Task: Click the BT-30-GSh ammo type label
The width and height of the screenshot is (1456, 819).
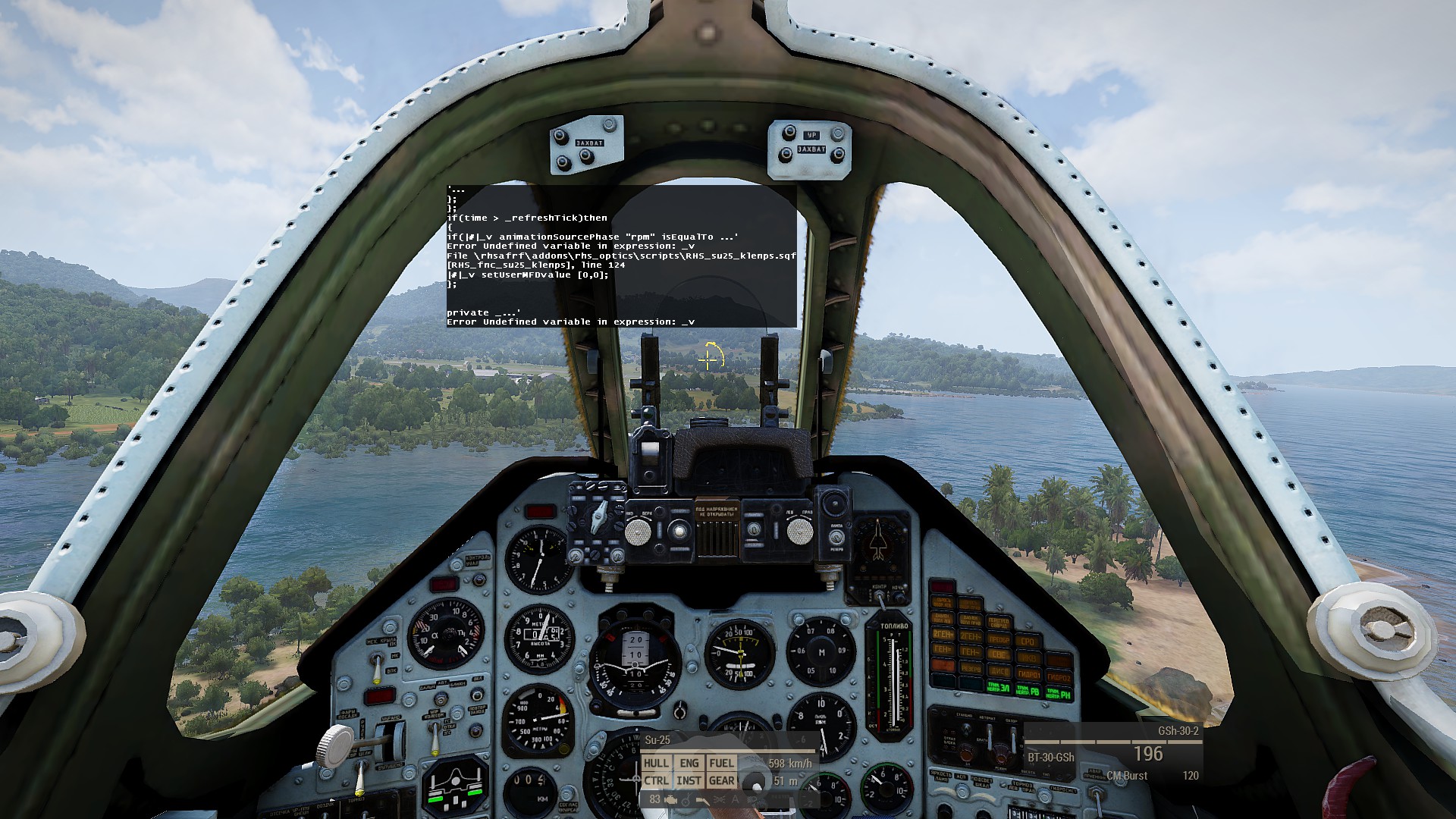Action: pos(1050,757)
